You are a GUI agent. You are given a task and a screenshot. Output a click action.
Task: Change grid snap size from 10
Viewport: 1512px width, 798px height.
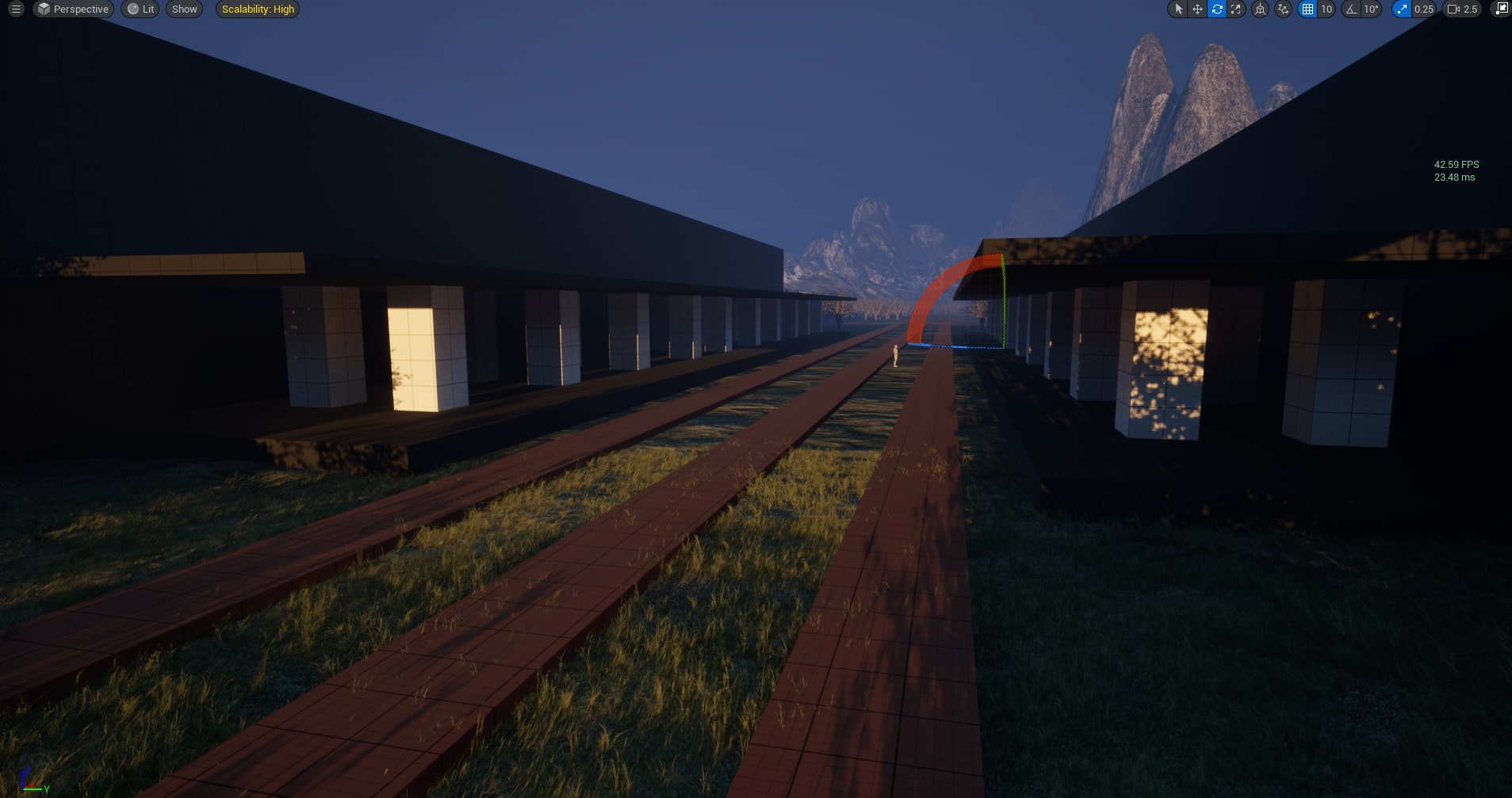[x=1326, y=10]
